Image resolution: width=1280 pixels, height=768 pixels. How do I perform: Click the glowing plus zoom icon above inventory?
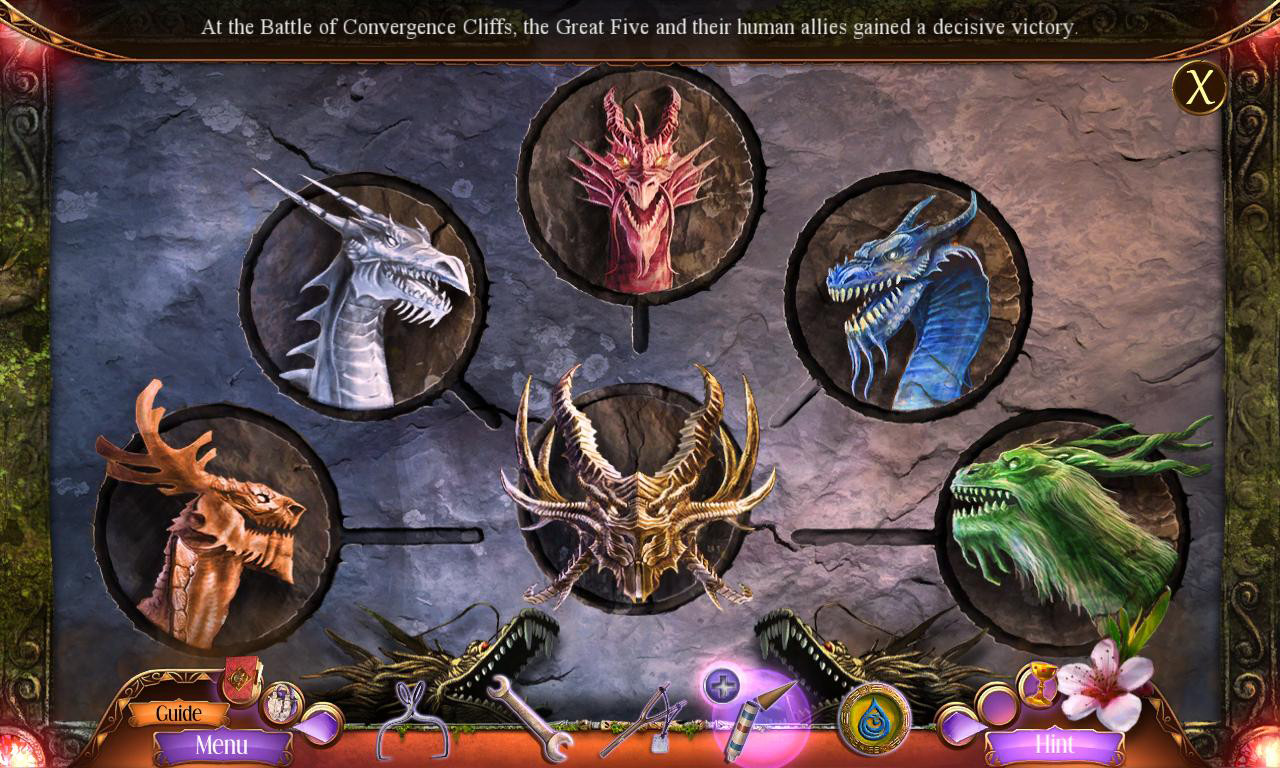(724, 688)
